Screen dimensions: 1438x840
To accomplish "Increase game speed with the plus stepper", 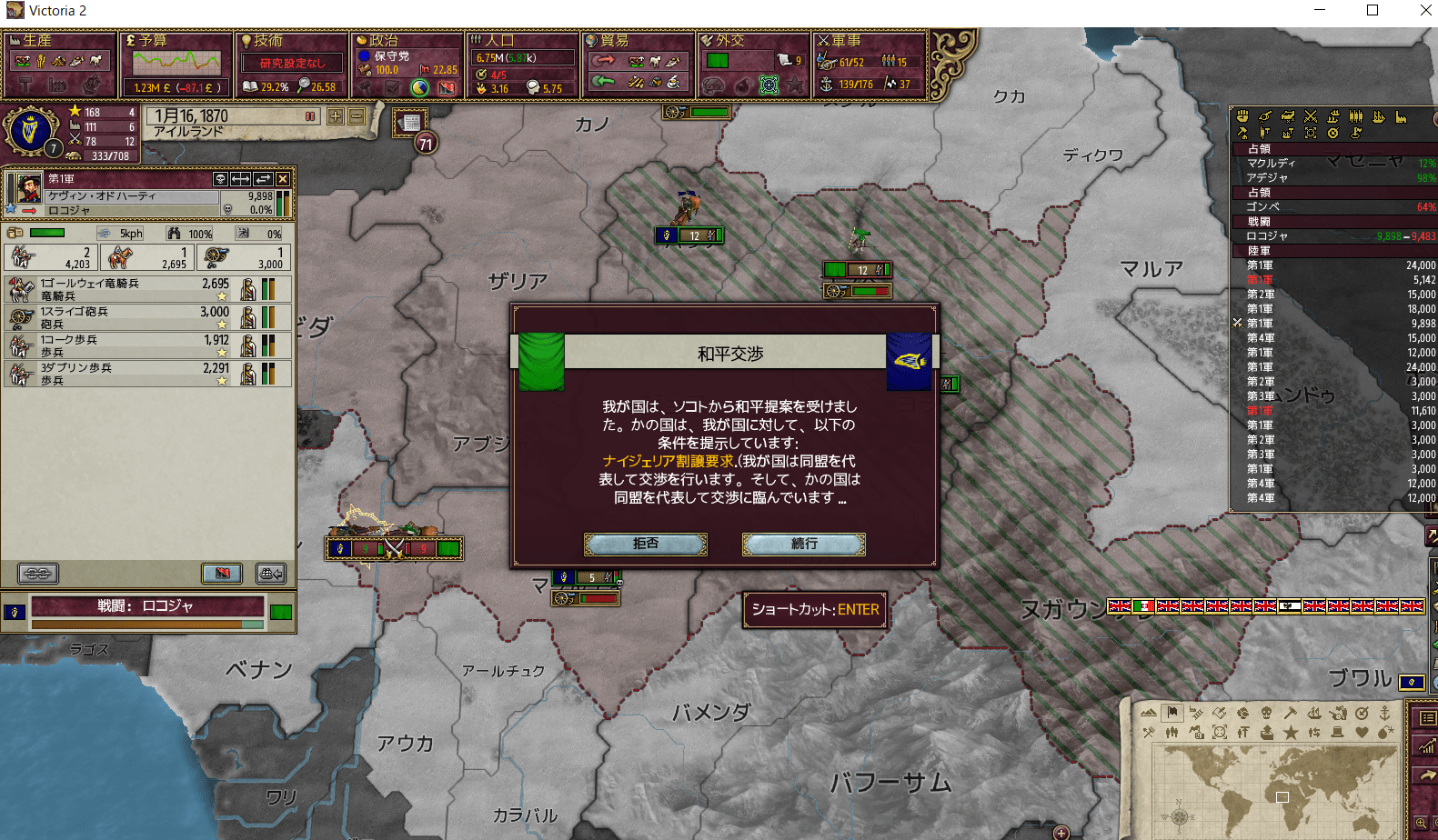I will (x=335, y=116).
